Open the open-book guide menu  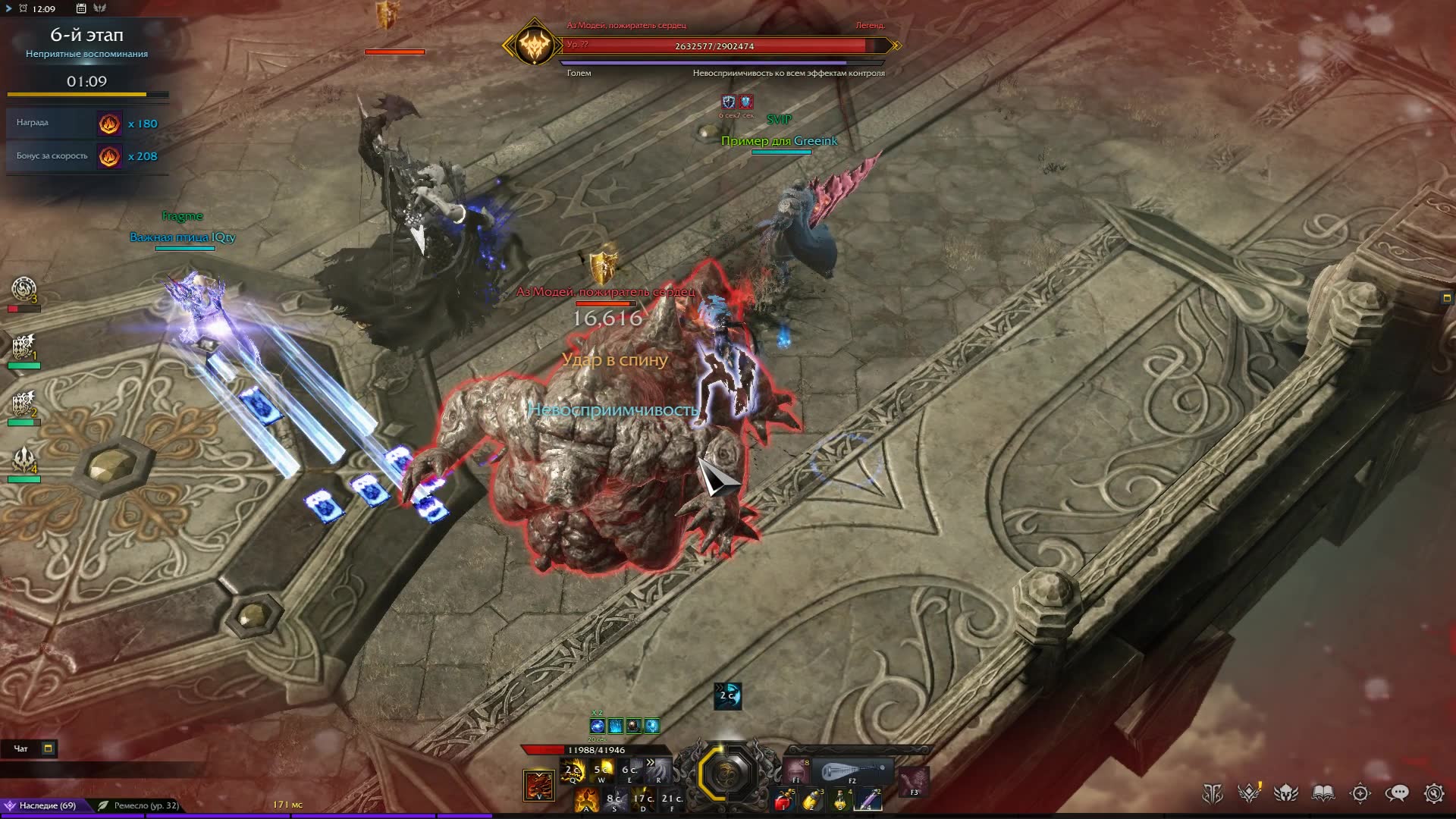click(1323, 793)
